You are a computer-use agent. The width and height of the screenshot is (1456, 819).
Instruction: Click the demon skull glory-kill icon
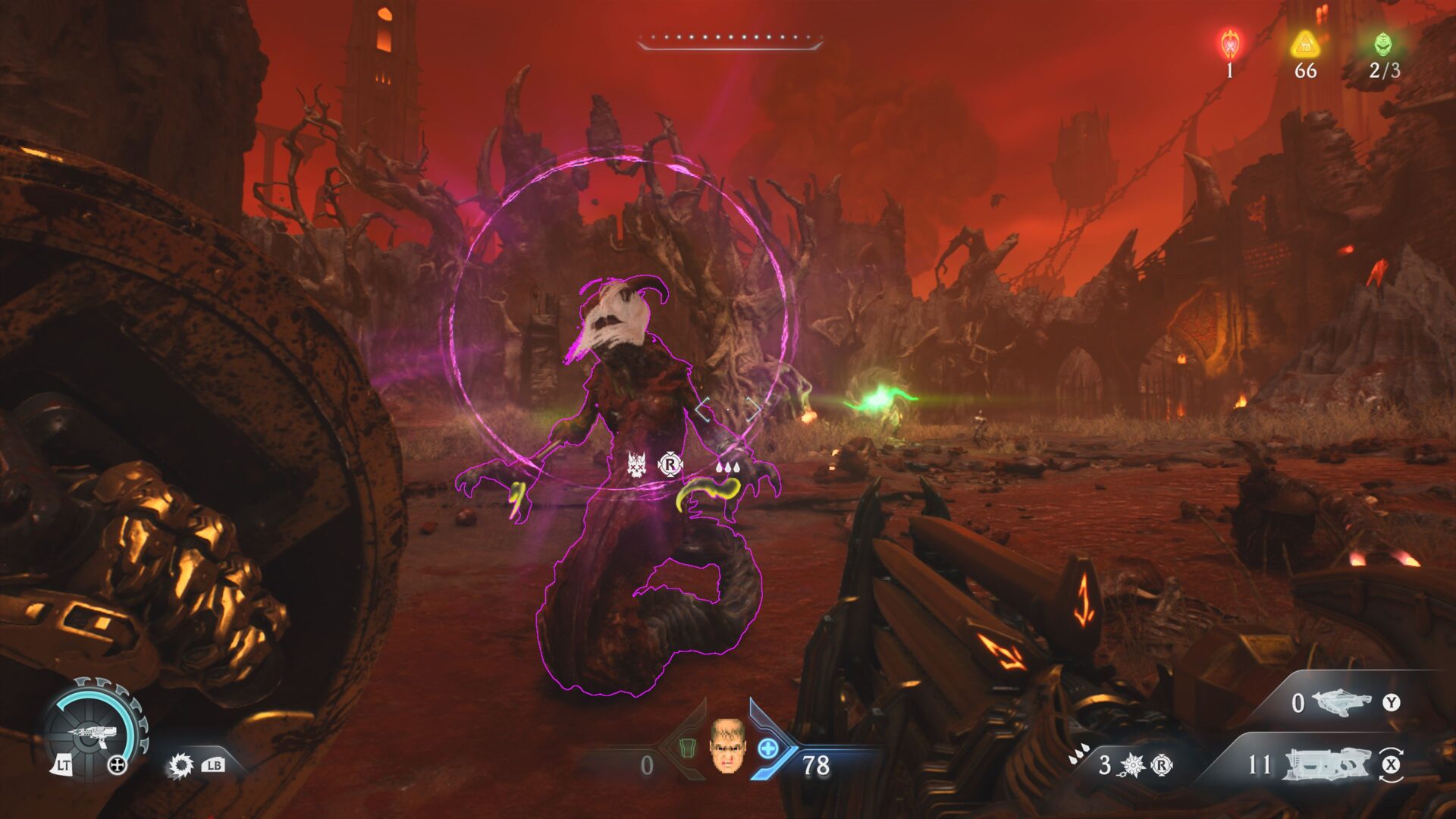coord(636,465)
